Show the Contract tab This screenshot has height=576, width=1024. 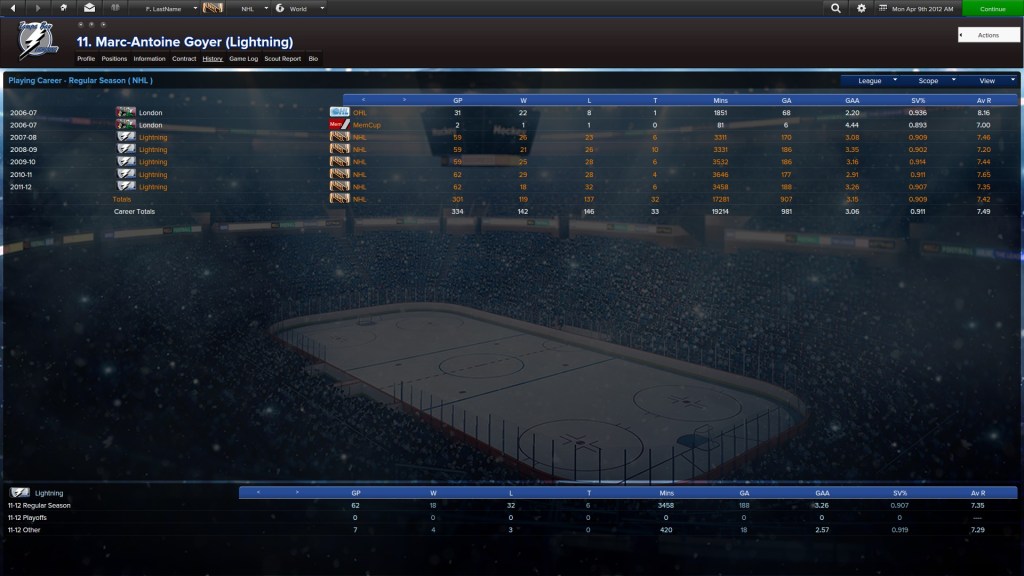point(184,59)
